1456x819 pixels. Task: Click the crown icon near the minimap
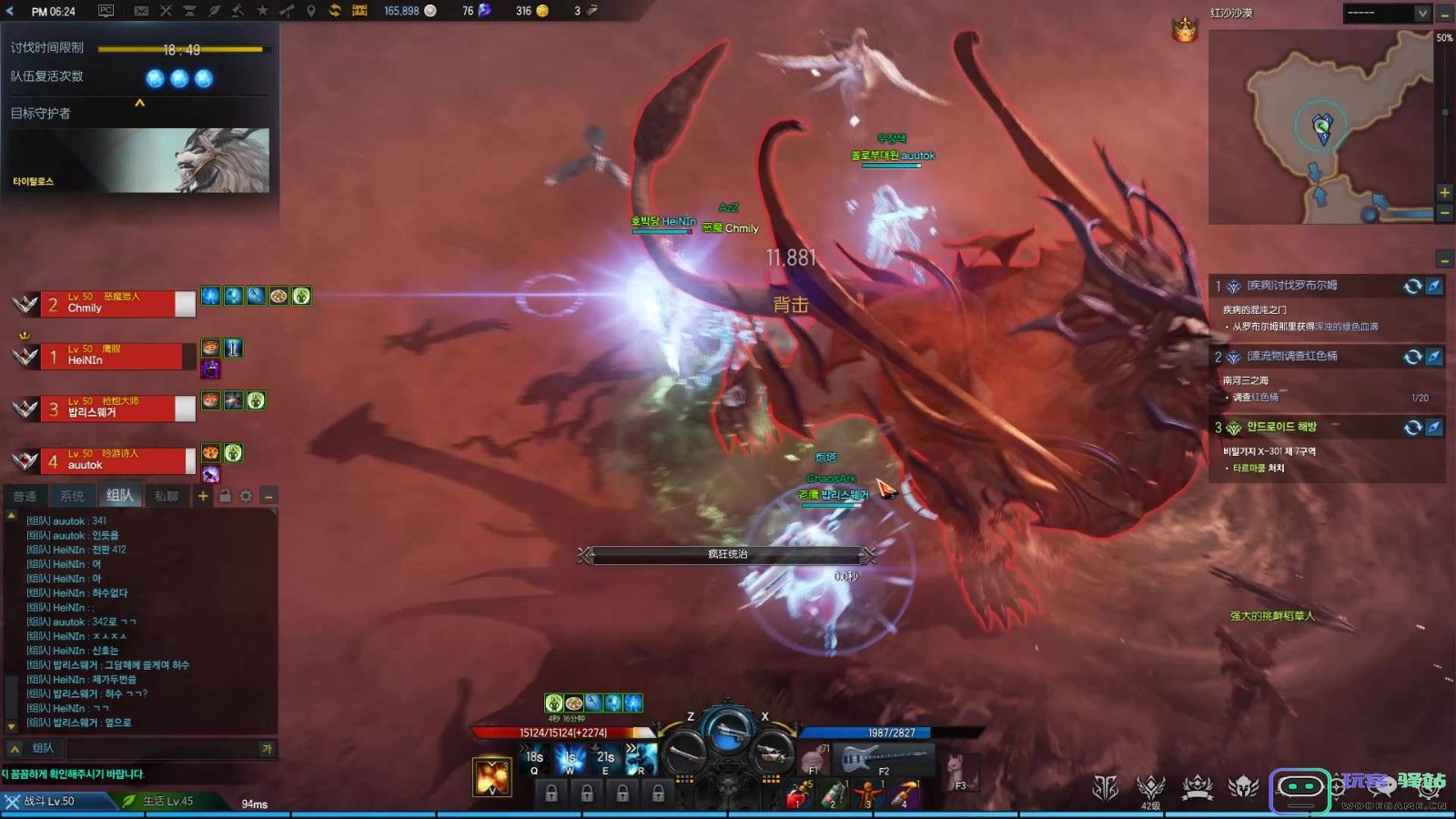click(1184, 30)
